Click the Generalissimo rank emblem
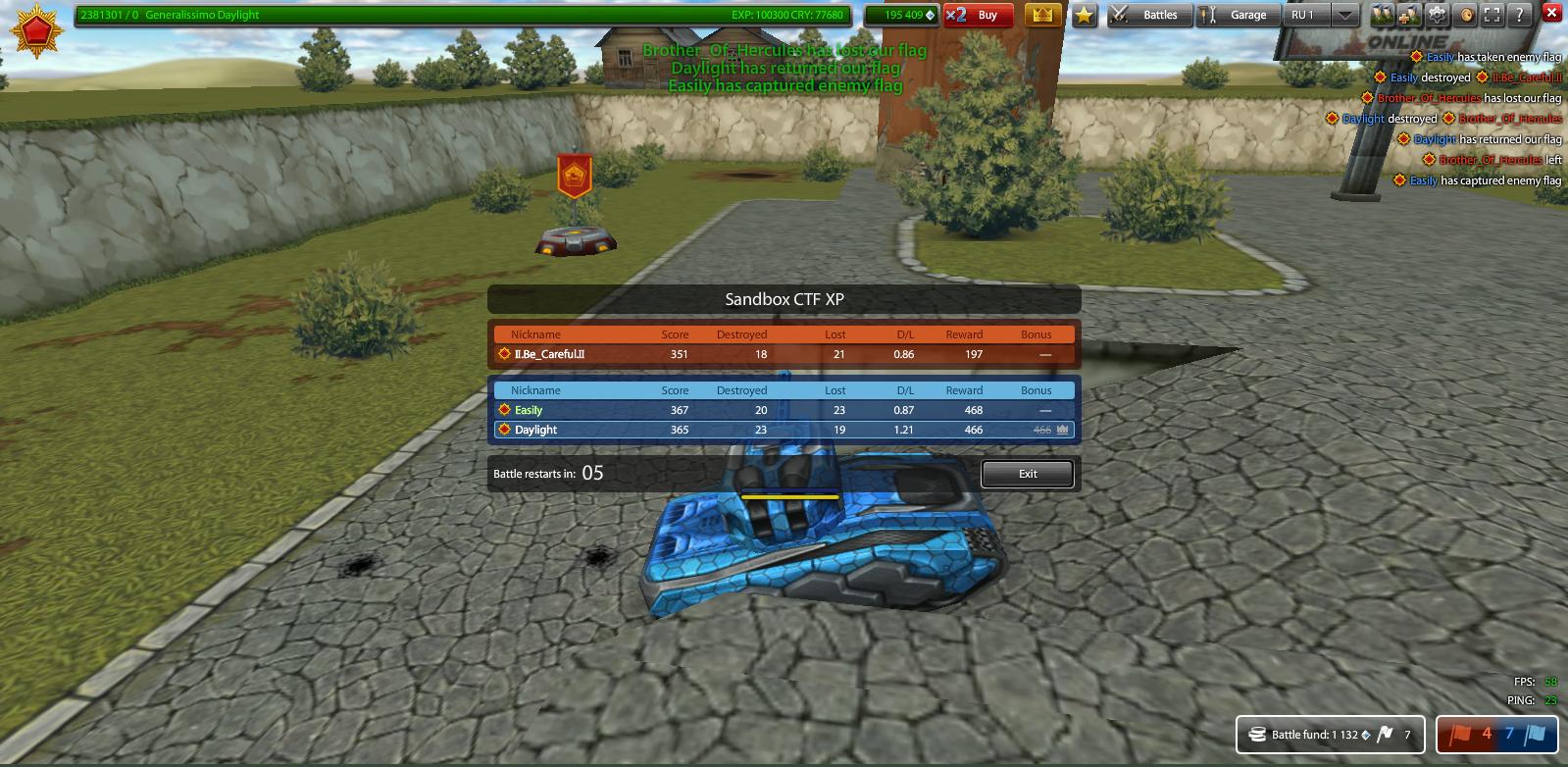This screenshot has height=767, width=1568. 36,30
